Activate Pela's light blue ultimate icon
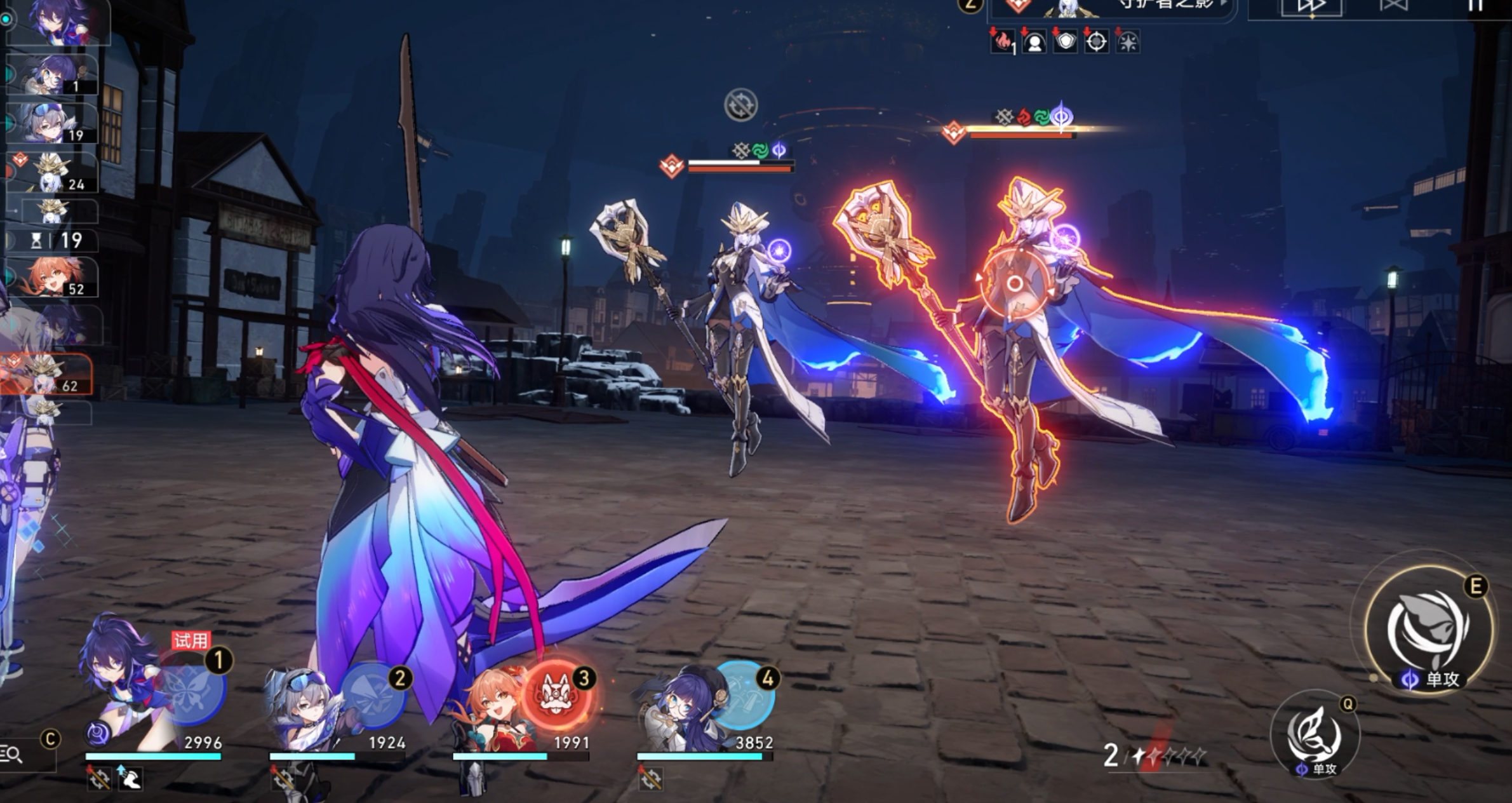Screen dimensions: 1512x803 click(x=740, y=695)
